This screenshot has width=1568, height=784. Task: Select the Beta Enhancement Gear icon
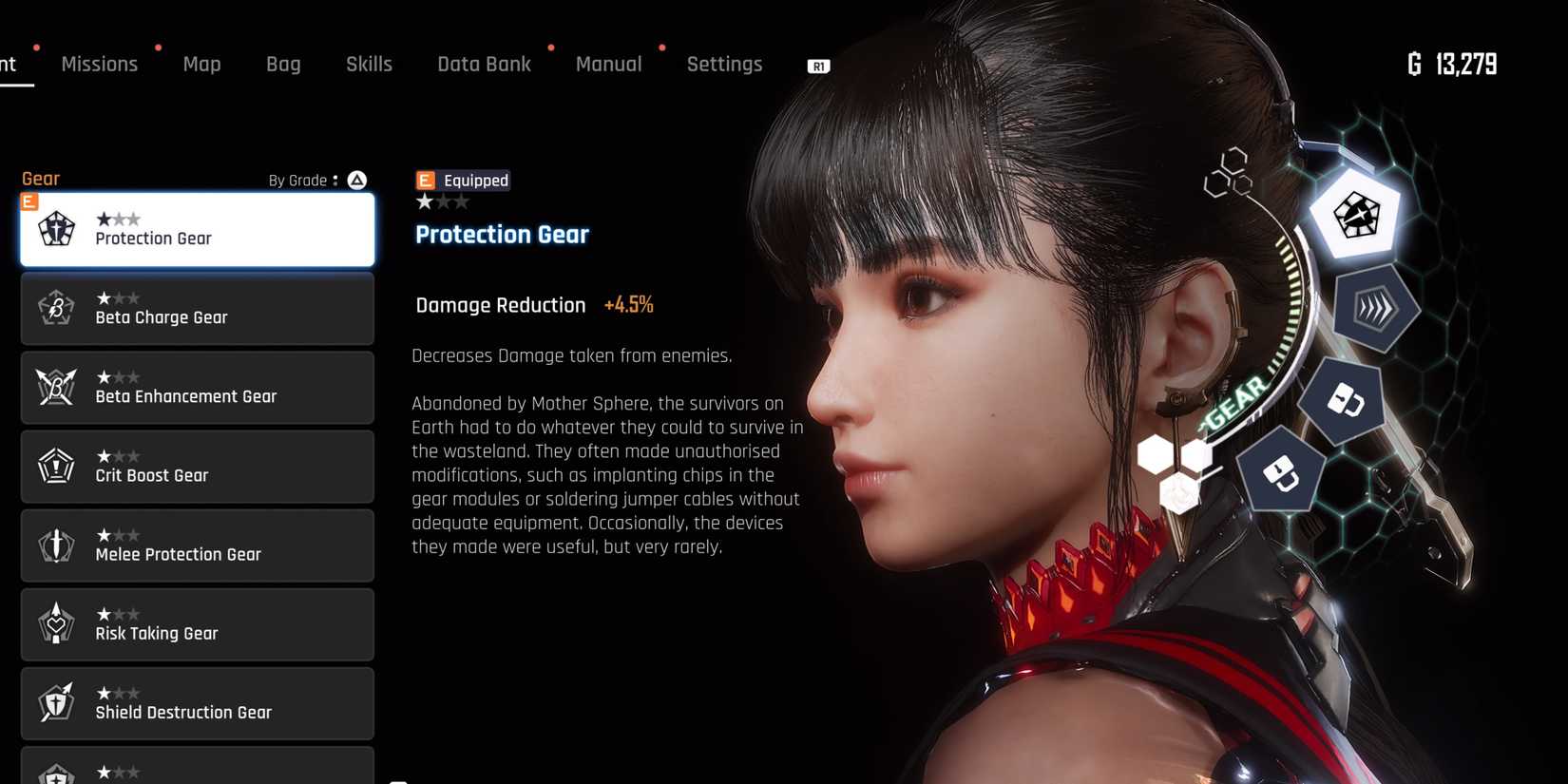pyautogui.click(x=56, y=387)
